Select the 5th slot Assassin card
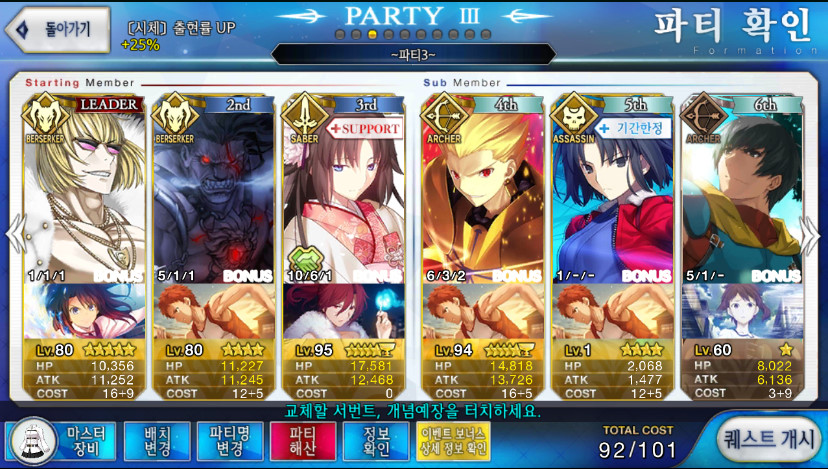 613,190
